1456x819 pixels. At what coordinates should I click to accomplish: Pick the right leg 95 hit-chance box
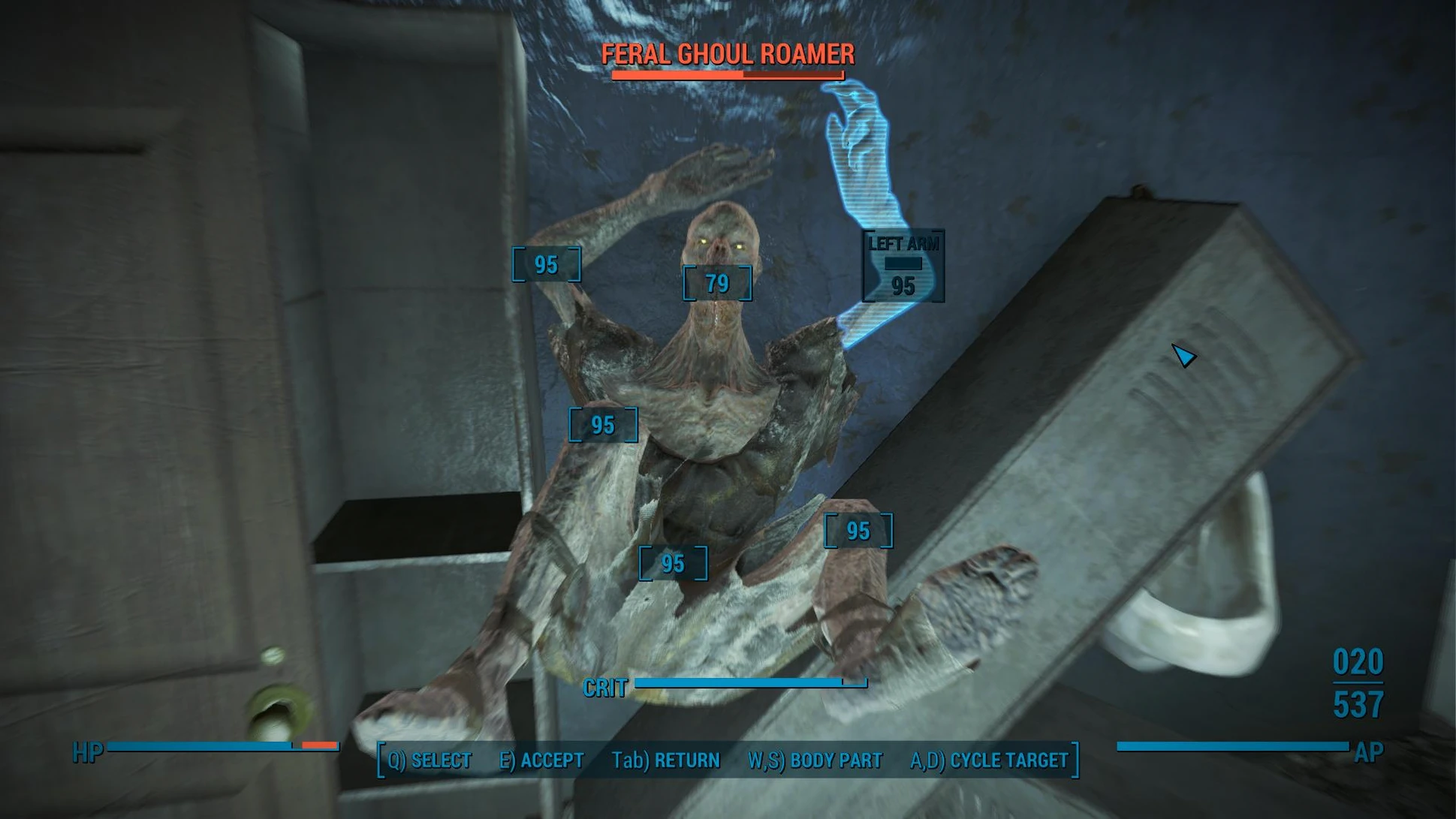[x=673, y=563]
